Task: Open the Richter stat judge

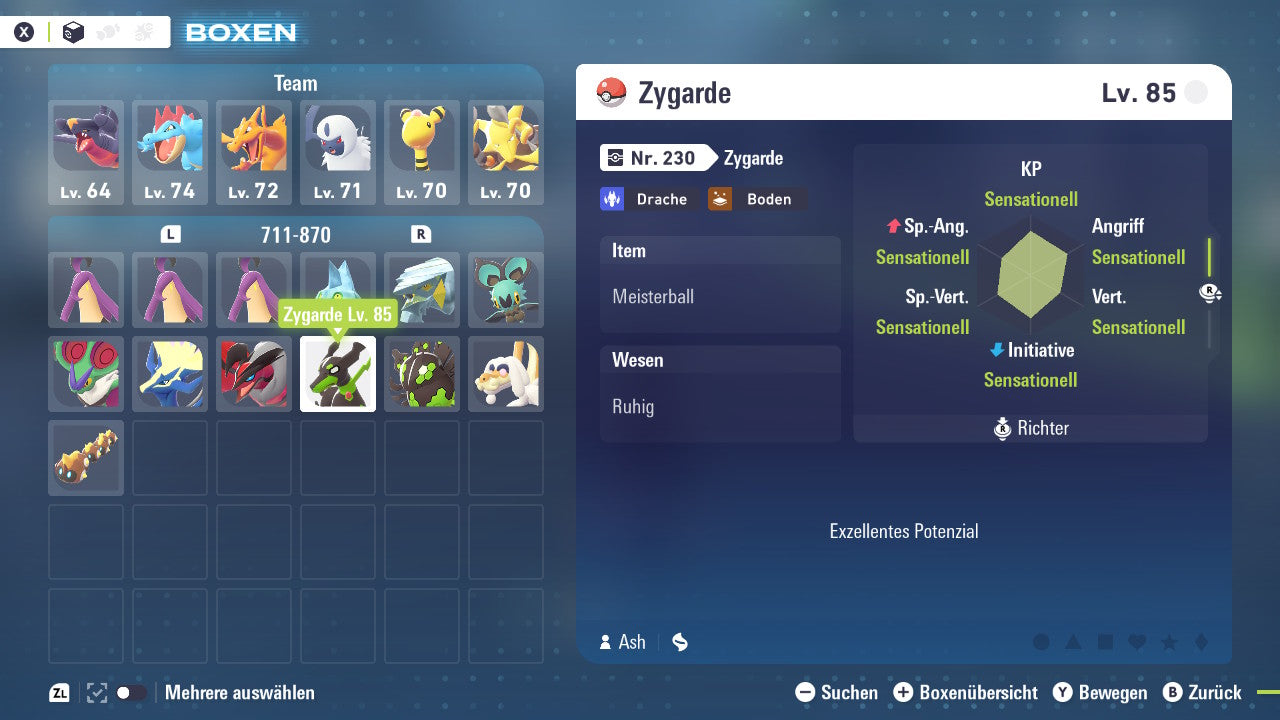Action: (1030, 428)
